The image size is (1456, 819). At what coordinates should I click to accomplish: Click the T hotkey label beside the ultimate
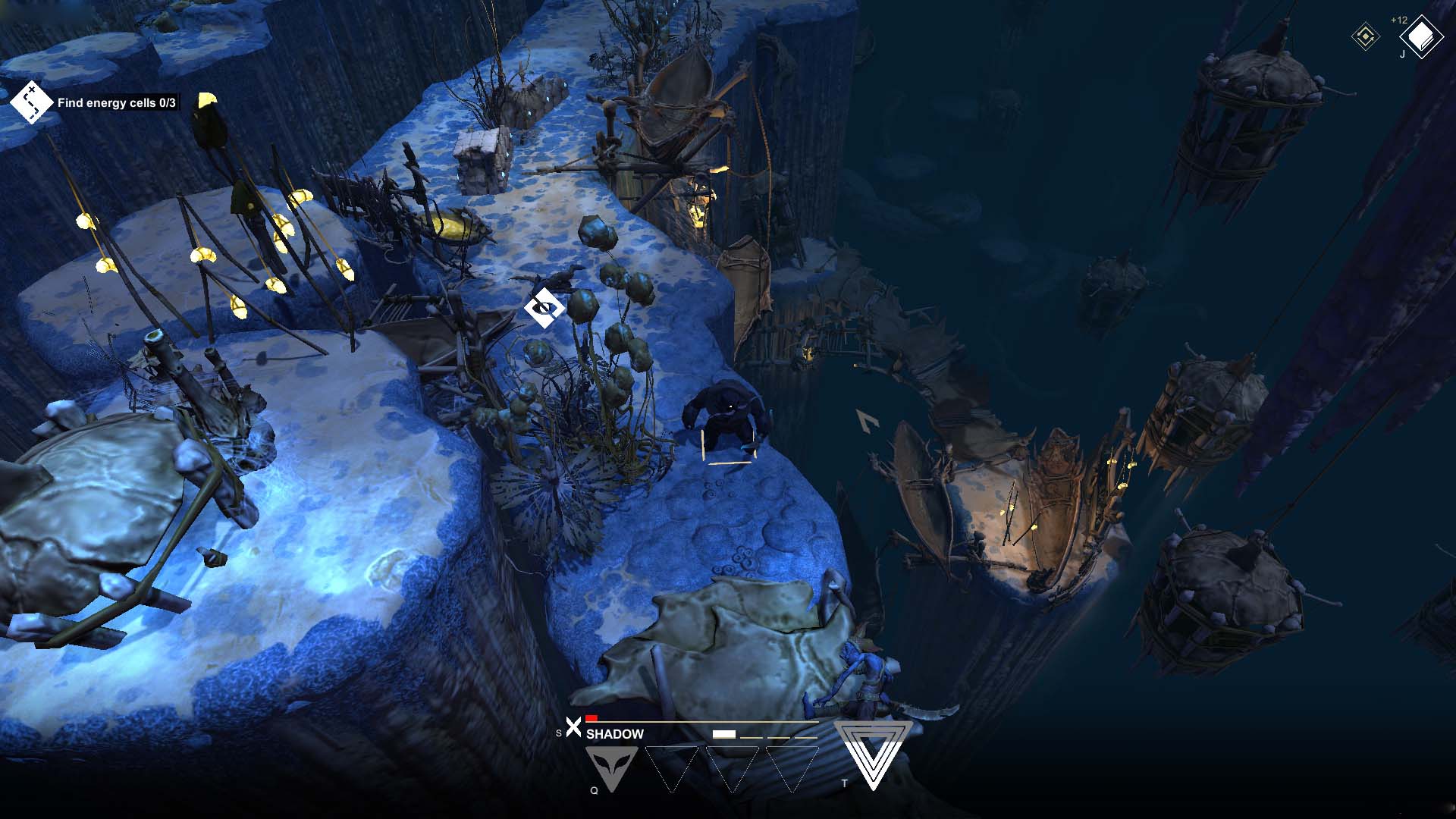pyautogui.click(x=845, y=783)
